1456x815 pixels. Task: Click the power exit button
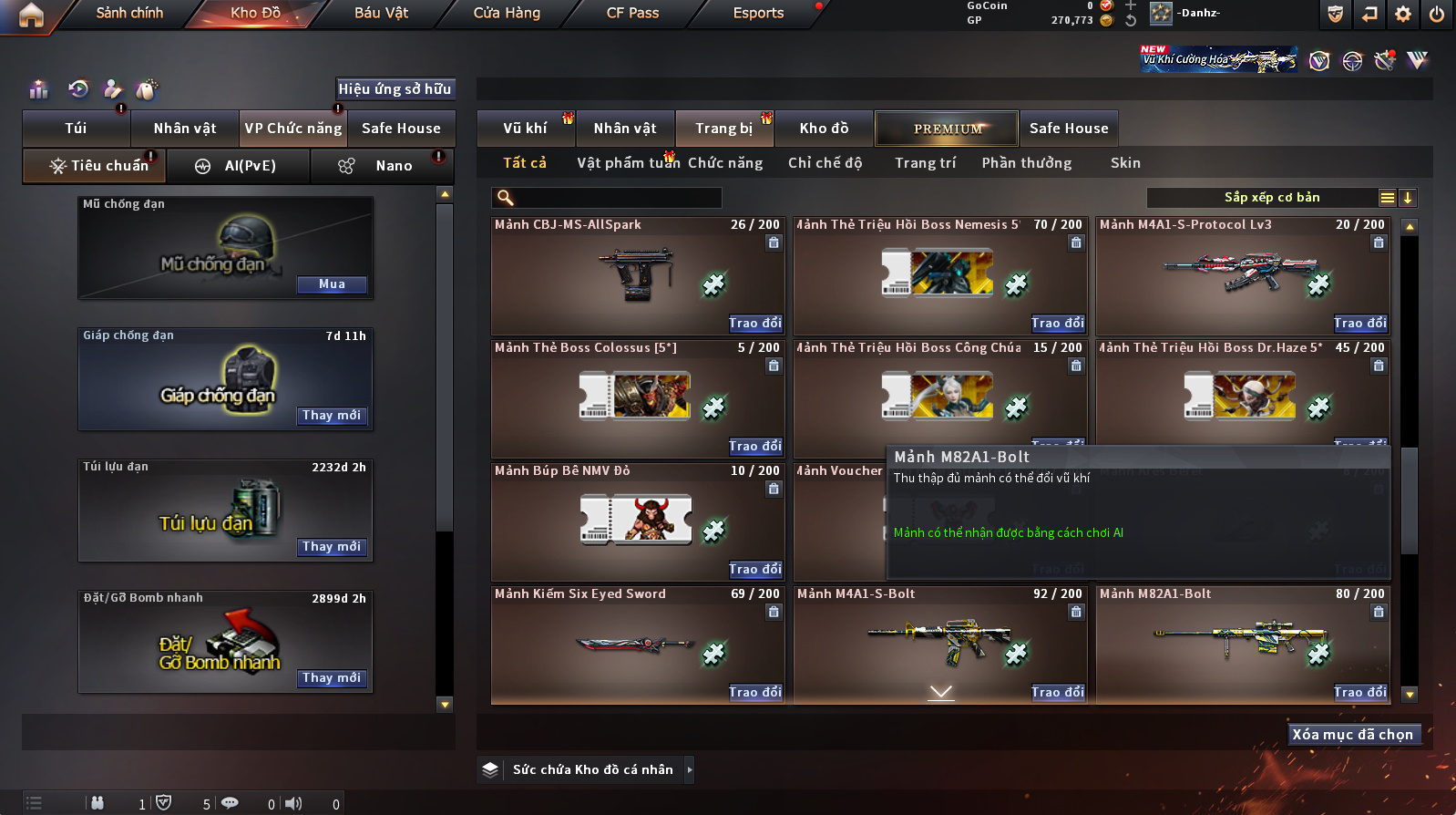1437,14
